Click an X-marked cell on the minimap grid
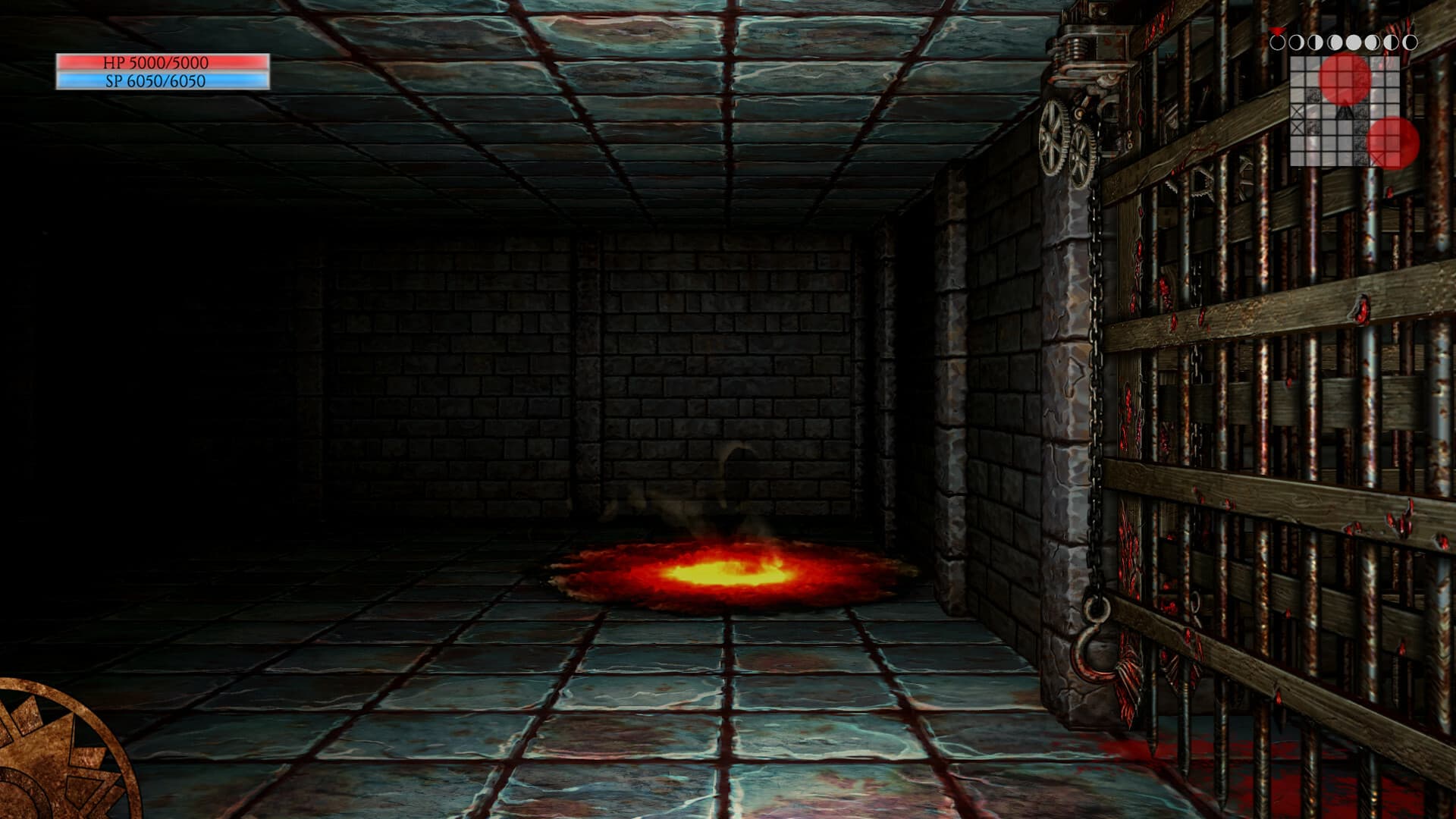 point(1297,111)
